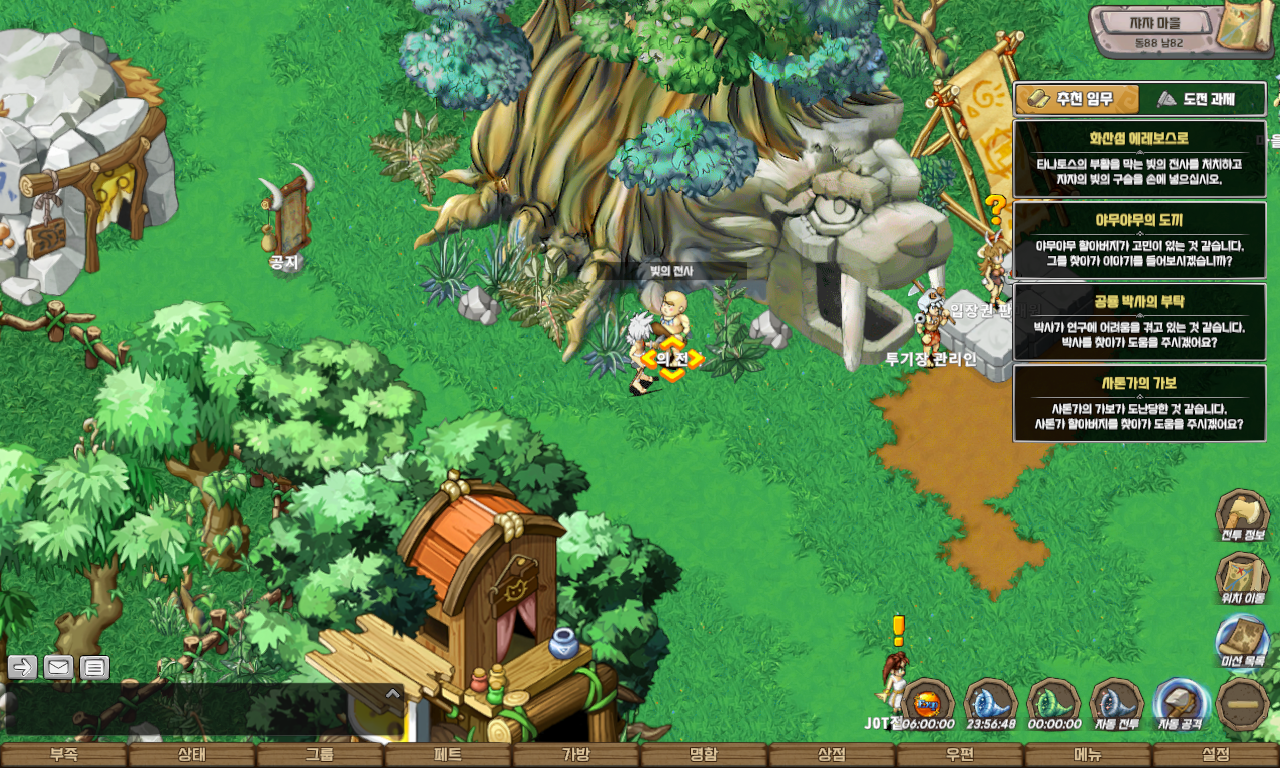Switch to the 도전 과제 tab
Image resolution: width=1280 pixels, height=768 pixels.
point(1204,99)
